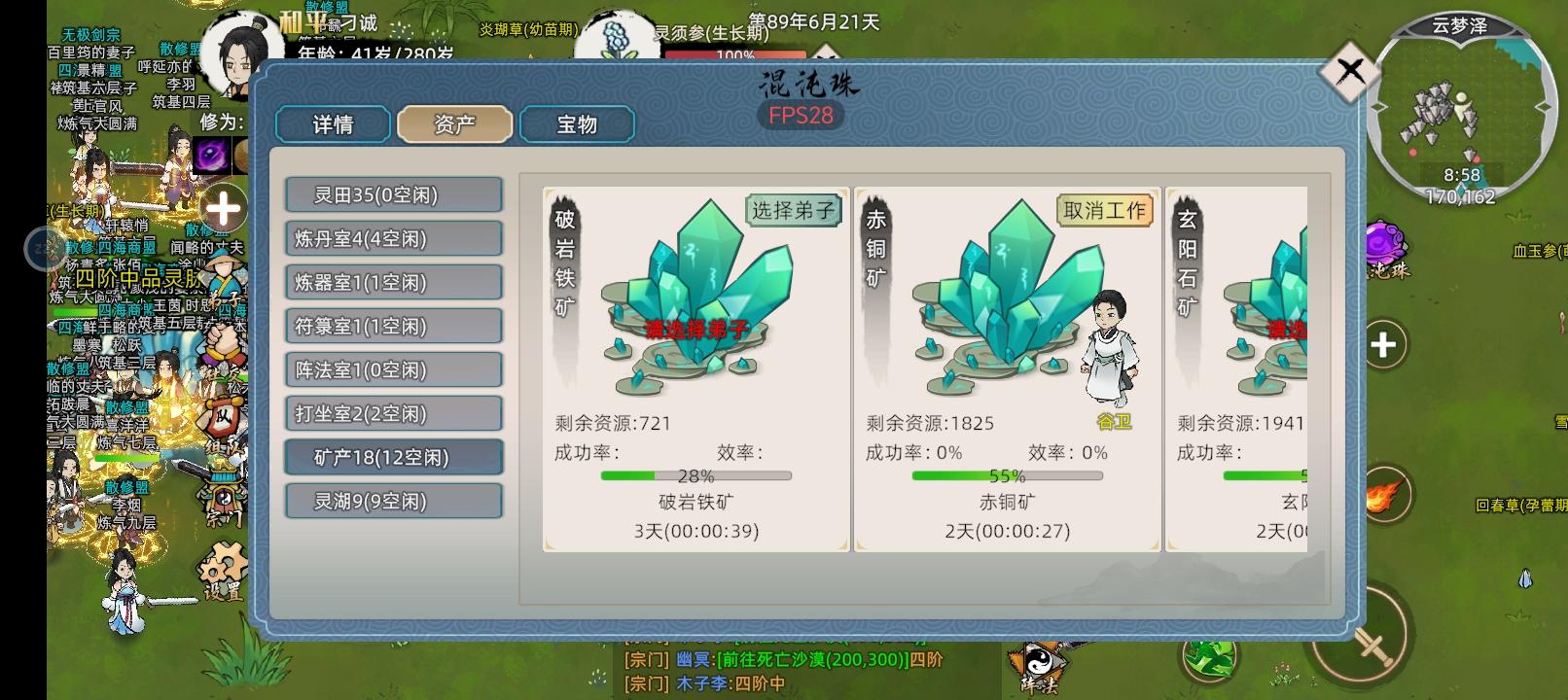Click 取消工作 for 赤铜矿
The width and height of the screenshot is (1568, 700).
[1105, 210]
